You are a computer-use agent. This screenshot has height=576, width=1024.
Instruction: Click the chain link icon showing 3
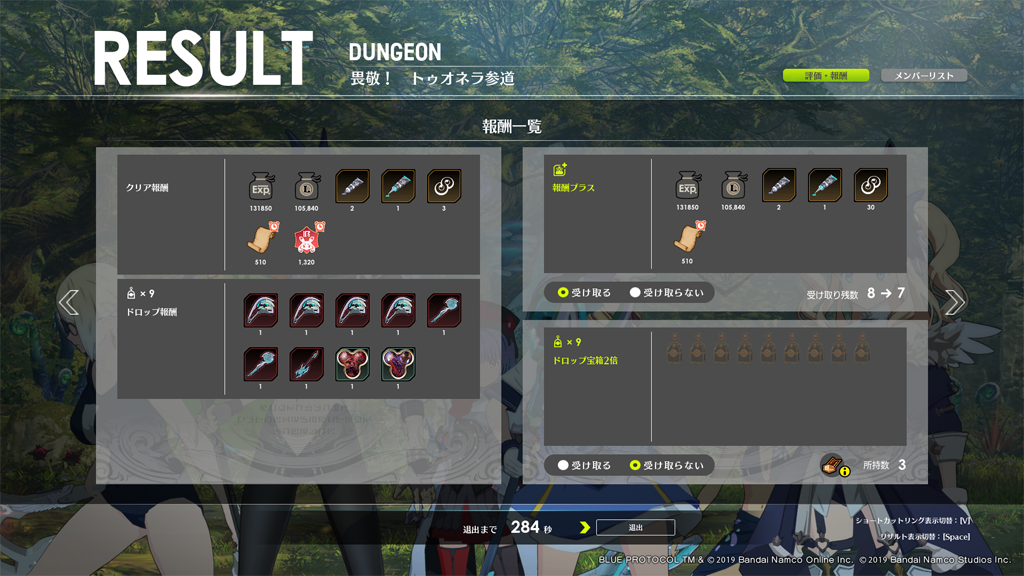[444, 186]
